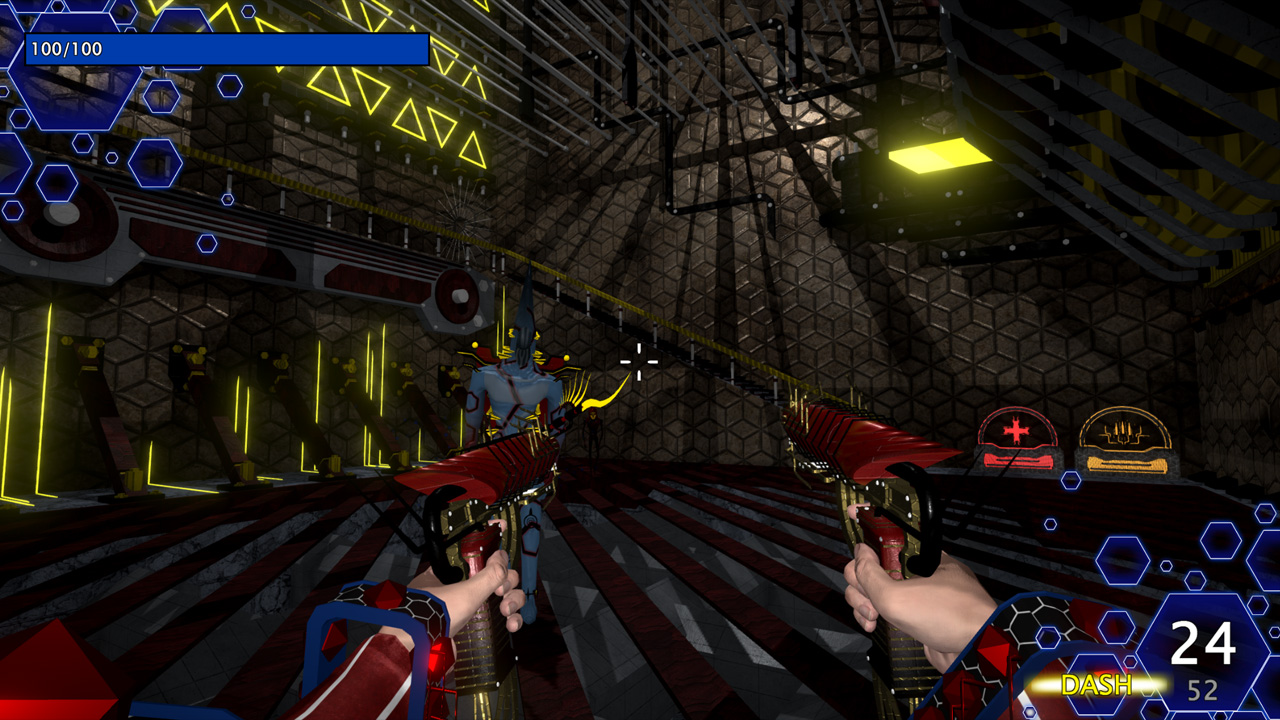Select the red cross health pickup icon
This screenshot has width=1280, height=720.
click(1017, 431)
